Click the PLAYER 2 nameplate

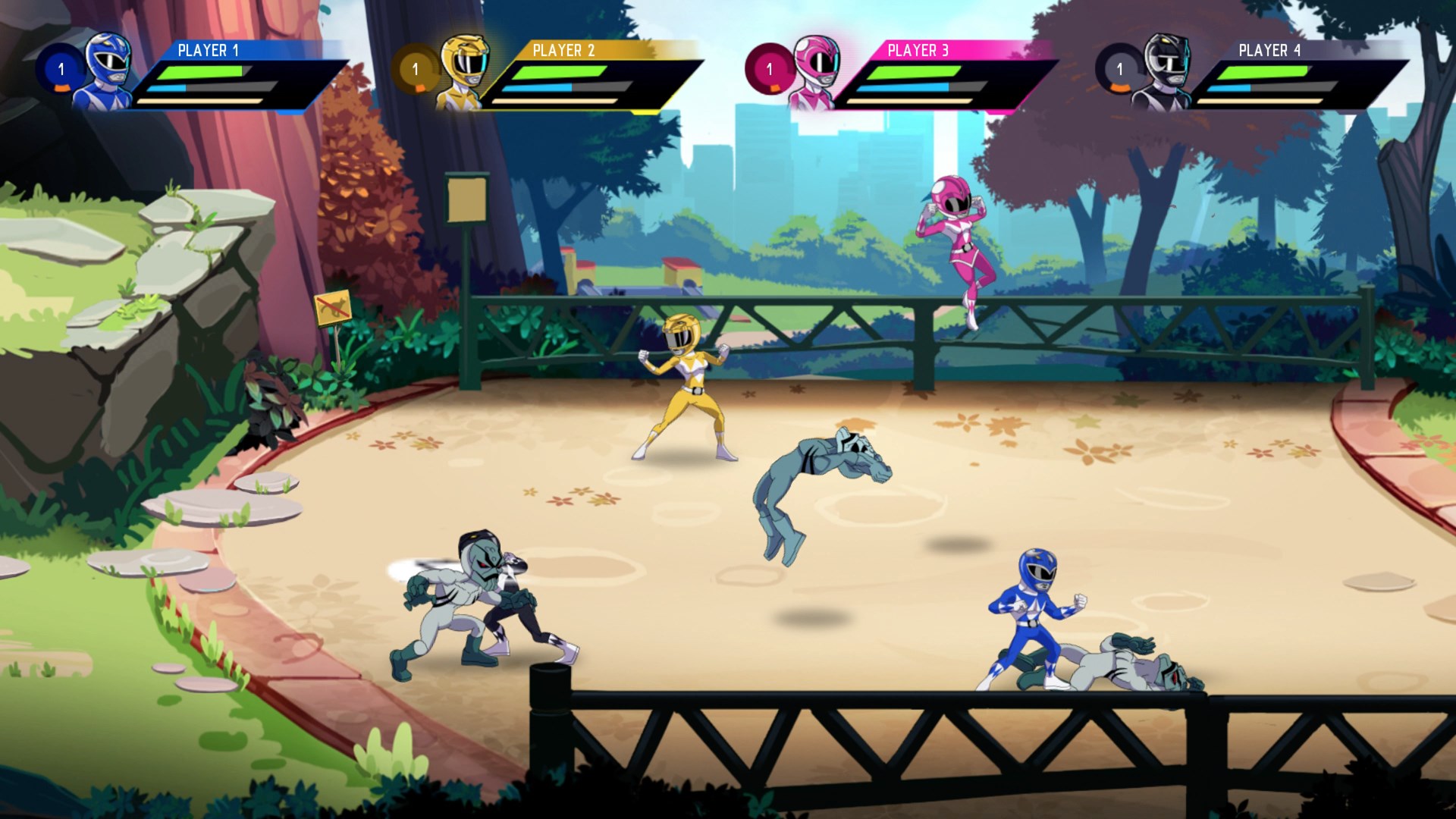[565, 50]
